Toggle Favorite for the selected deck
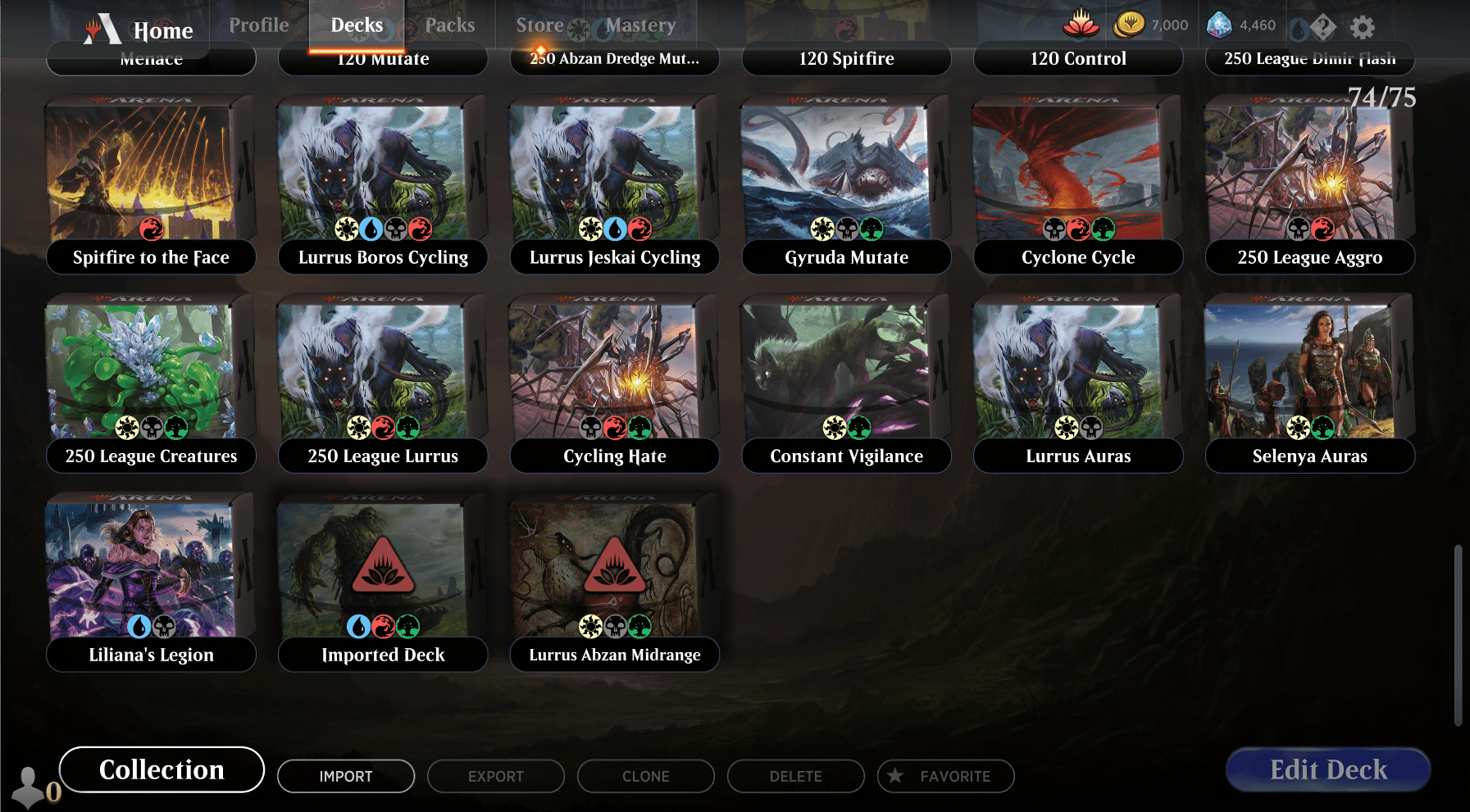Image resolution: width=1470 pixels, height=812 pixels. (x=944, y=776)
